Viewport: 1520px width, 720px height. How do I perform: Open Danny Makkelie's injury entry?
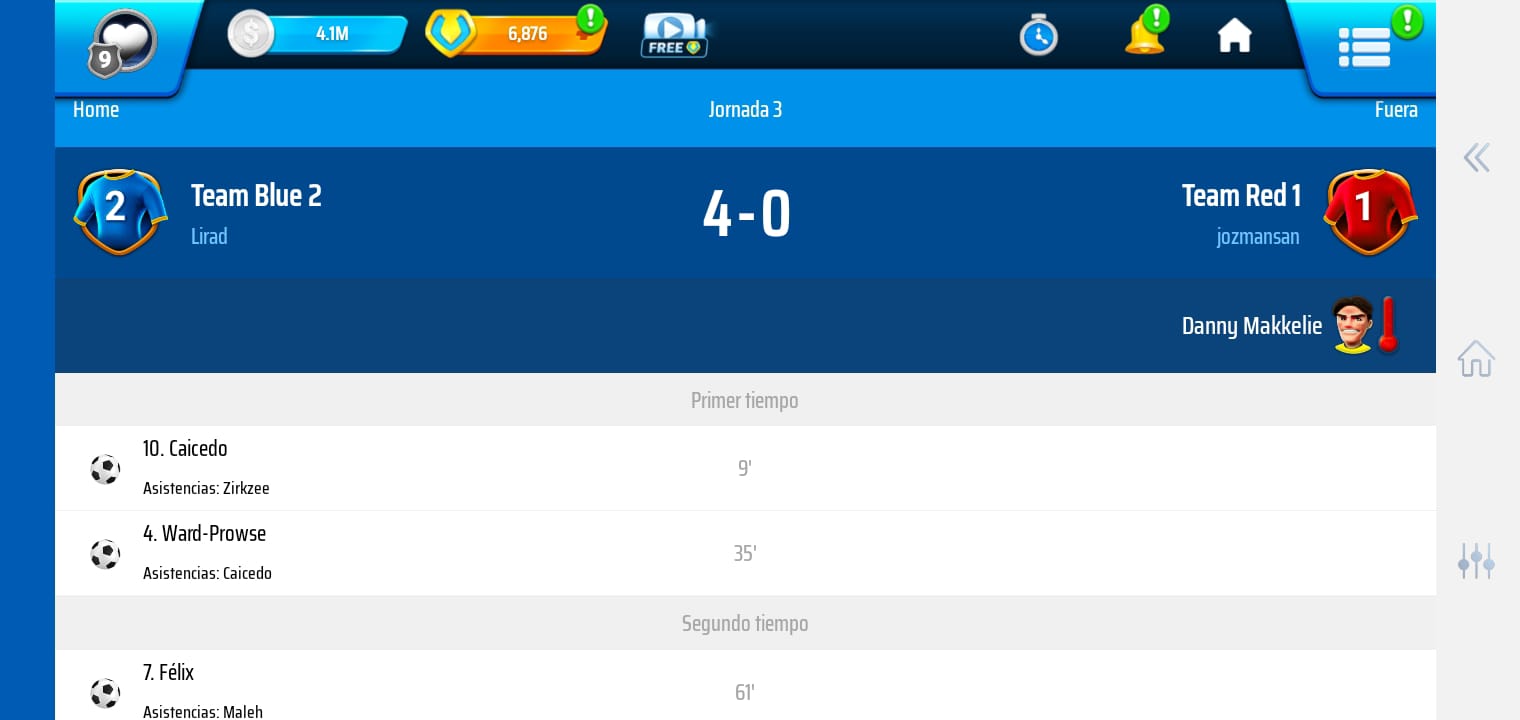pyautogui.click(x=1288, y=326)
